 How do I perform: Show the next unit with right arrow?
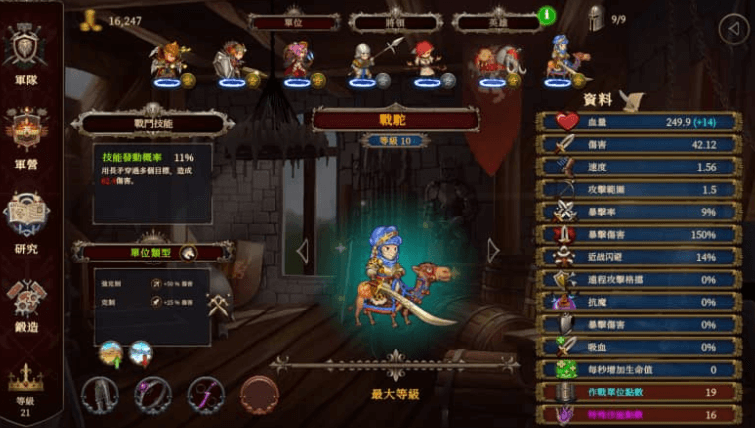(492, 249)
